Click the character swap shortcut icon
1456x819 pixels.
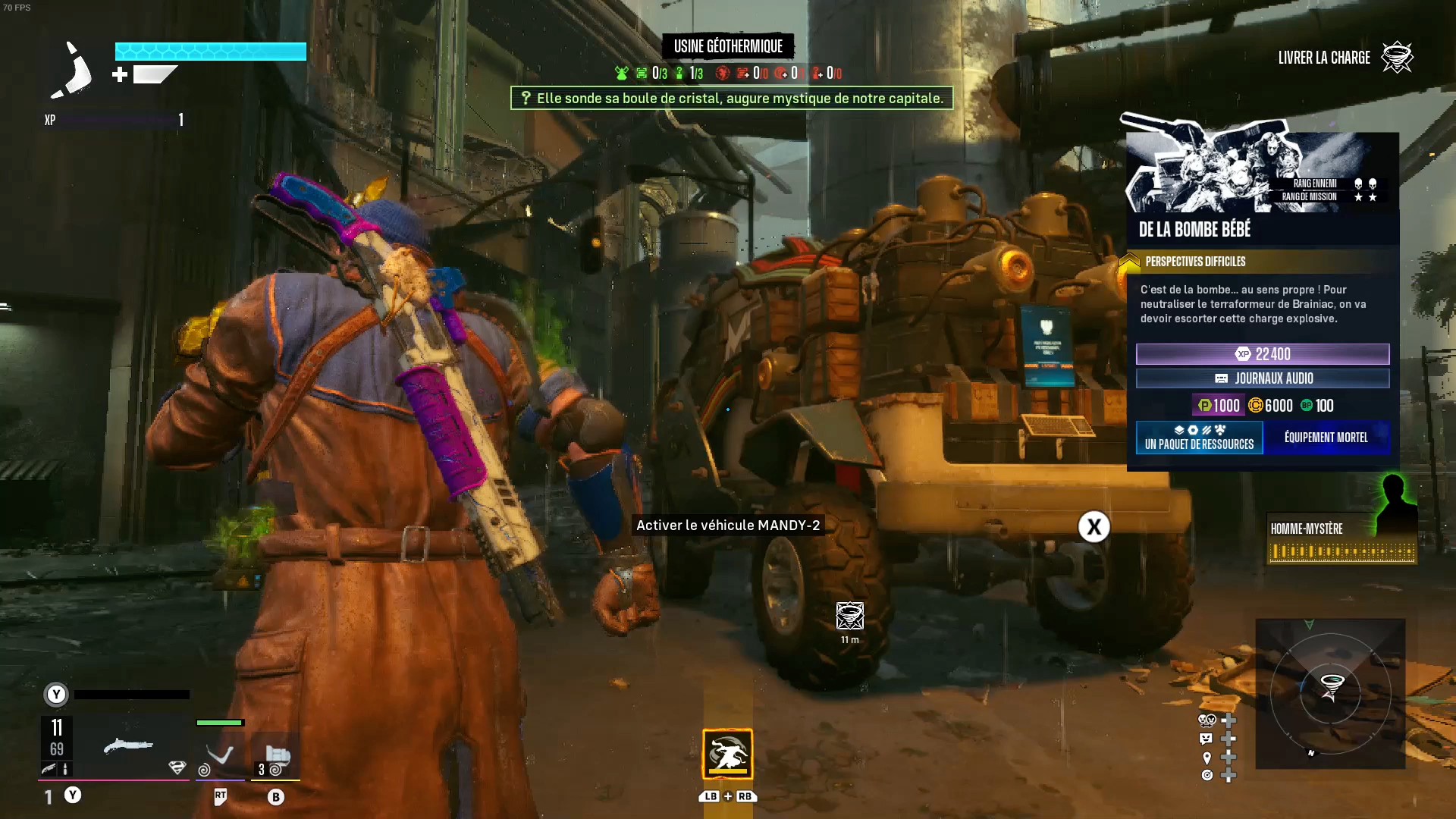[x=1207, y=720]
